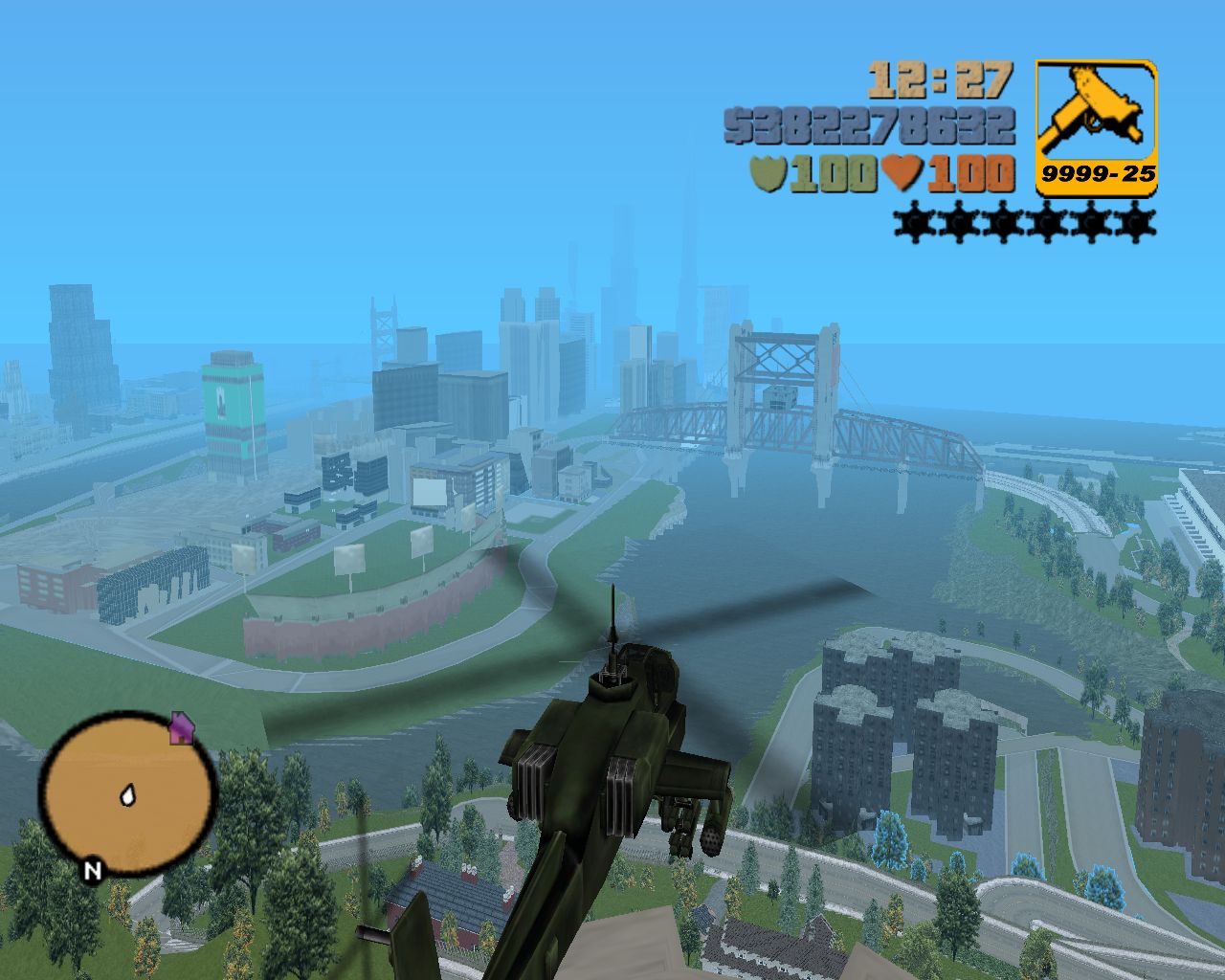
Task: Click the orange heart health icon
Action: [904, 170]
